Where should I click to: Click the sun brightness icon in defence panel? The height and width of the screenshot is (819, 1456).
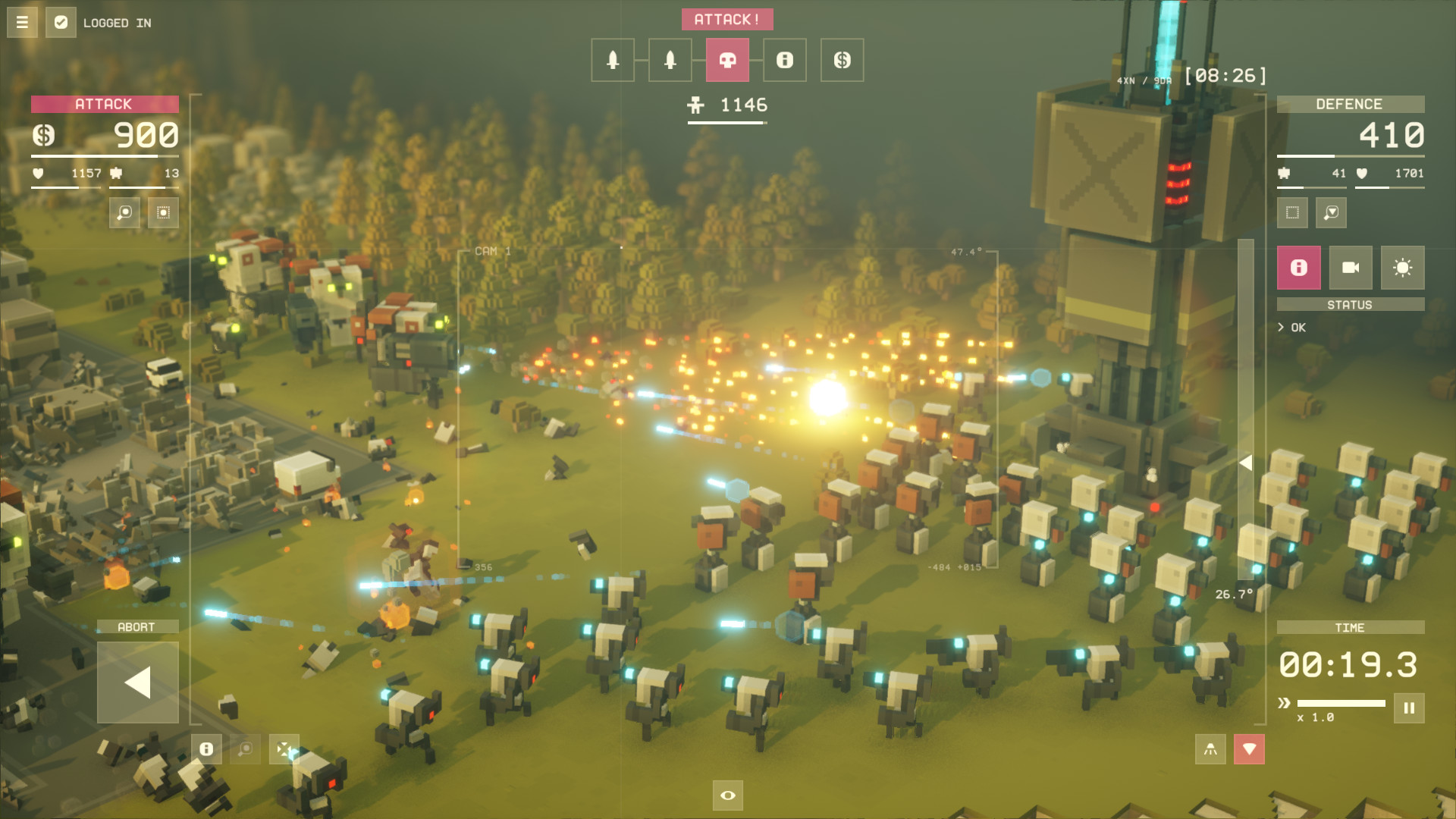coord(1404,267)
